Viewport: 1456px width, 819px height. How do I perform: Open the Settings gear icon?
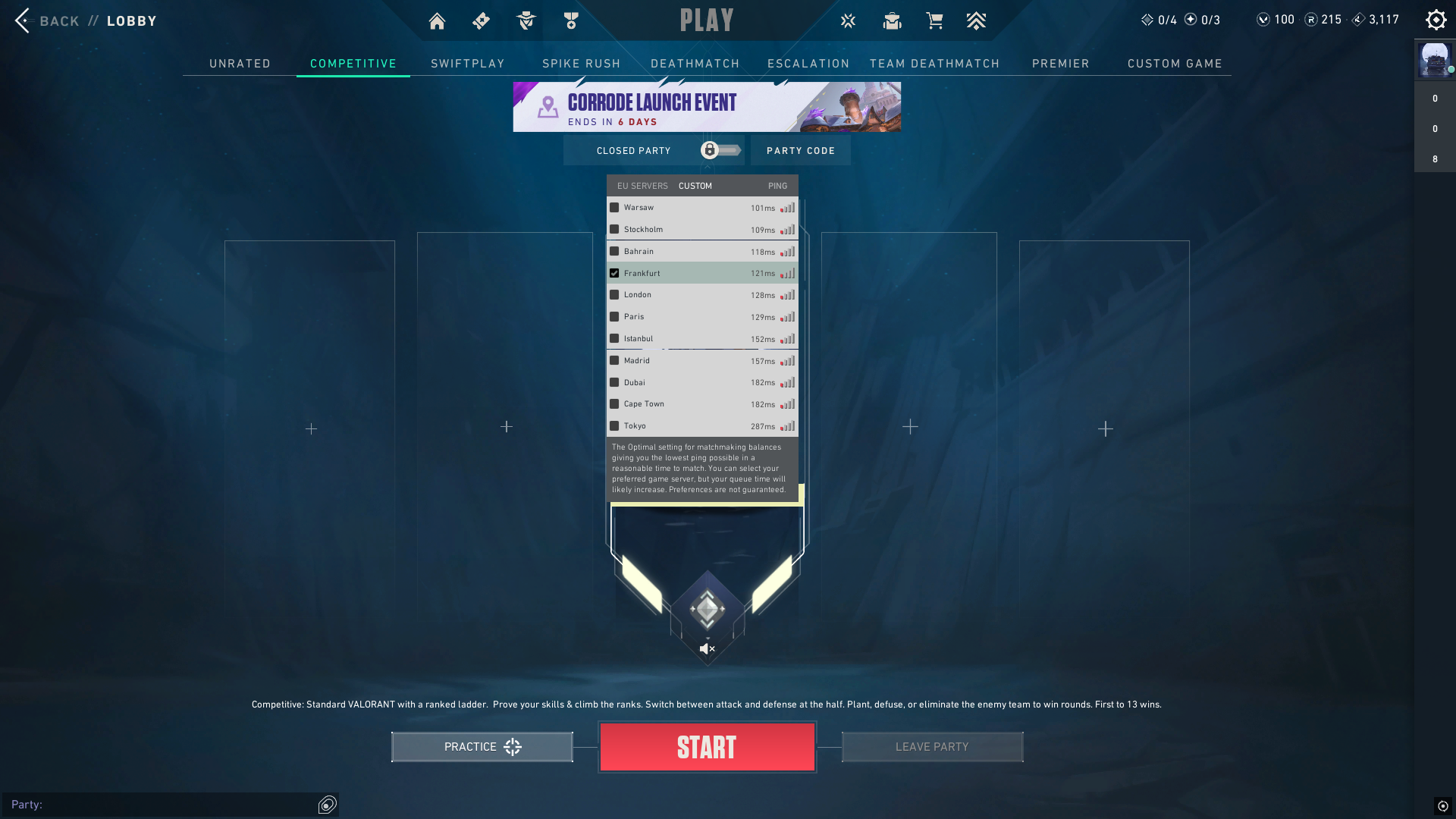point(1436,20)
